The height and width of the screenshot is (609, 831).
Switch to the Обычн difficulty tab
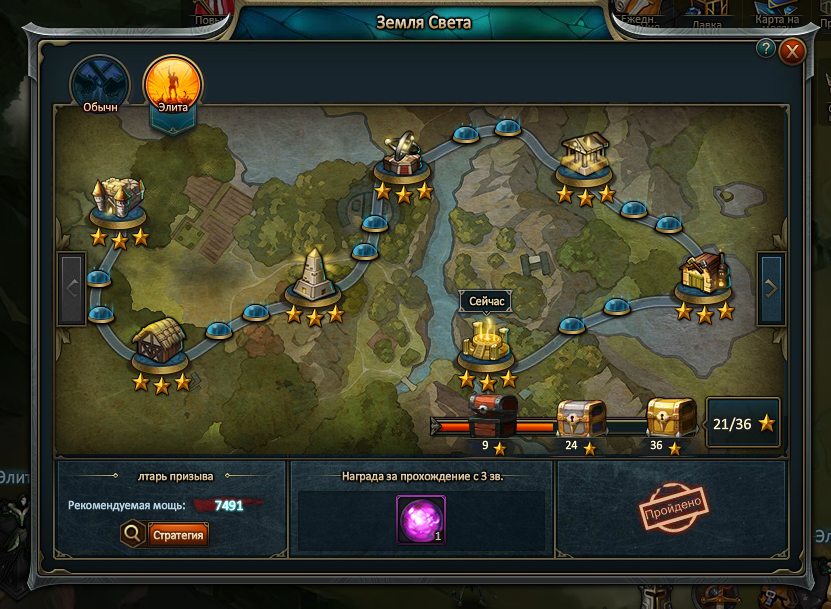coord(100,84)
